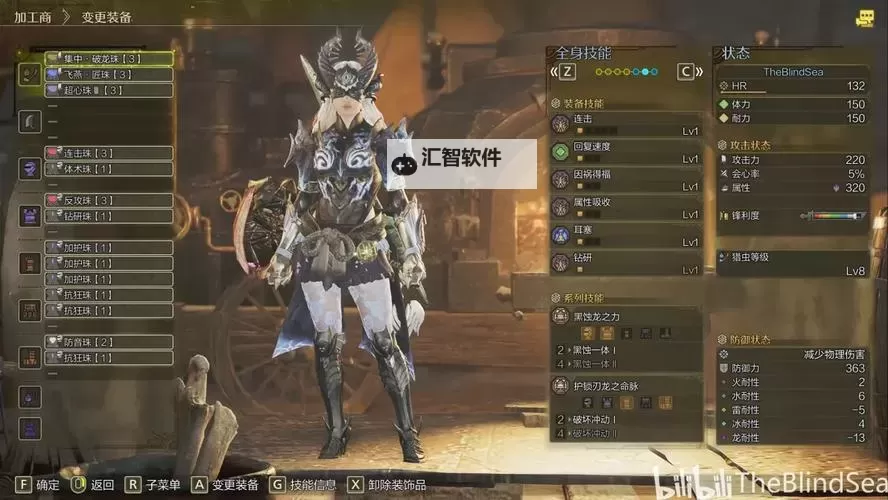Viewport: 888px width, 500px height.
Task: Choose the 飞燕·匠珠【3】 decoration
Action: click(x=108, y=74)
